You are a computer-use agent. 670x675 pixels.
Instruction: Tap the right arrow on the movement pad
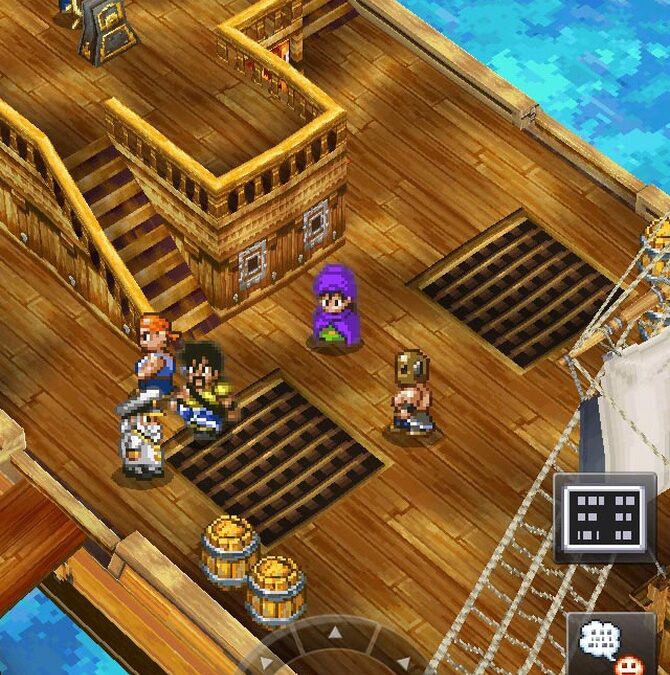tap(402, 661)
